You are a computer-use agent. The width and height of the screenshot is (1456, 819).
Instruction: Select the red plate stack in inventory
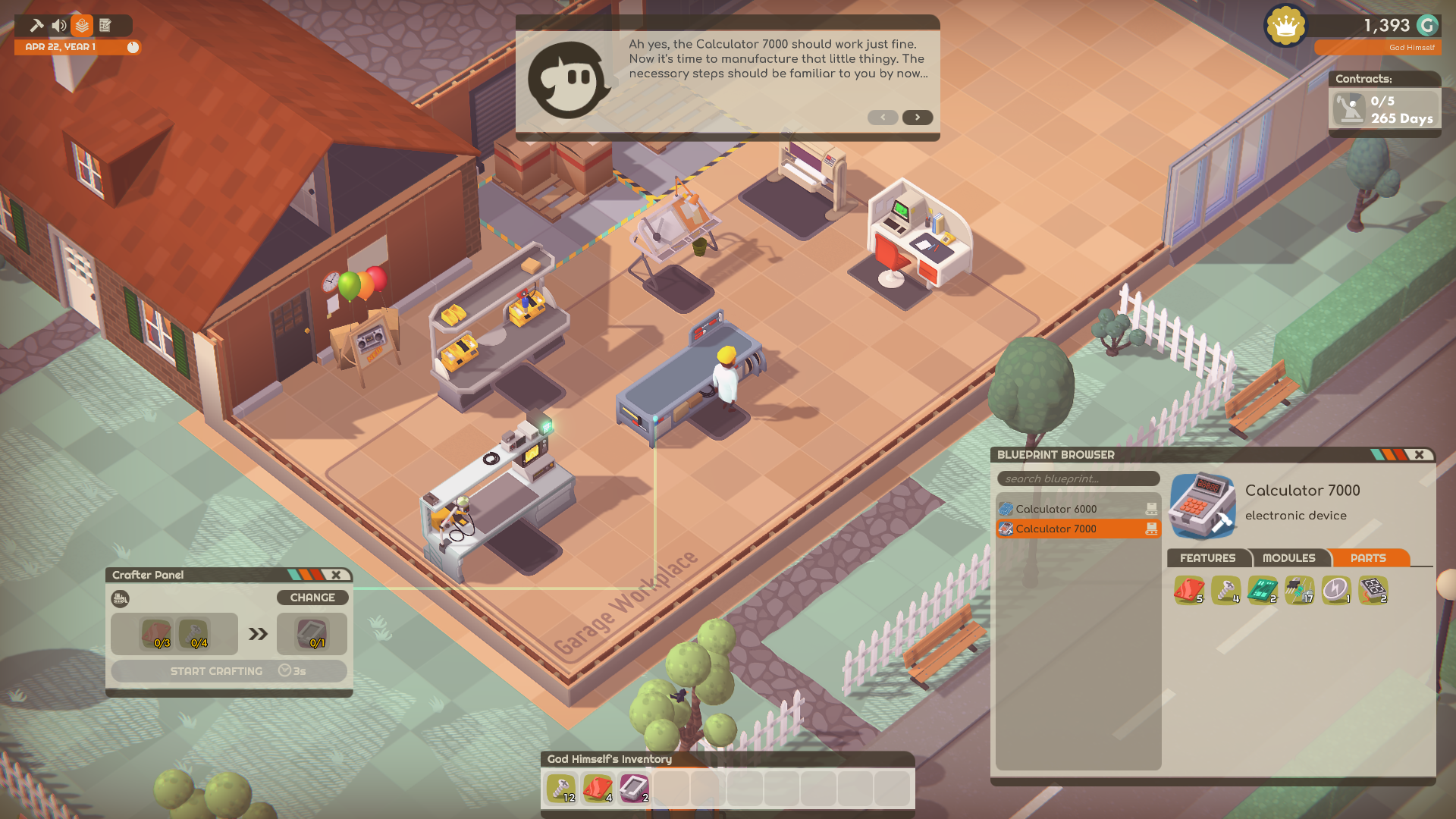click(x=598, y=789)
